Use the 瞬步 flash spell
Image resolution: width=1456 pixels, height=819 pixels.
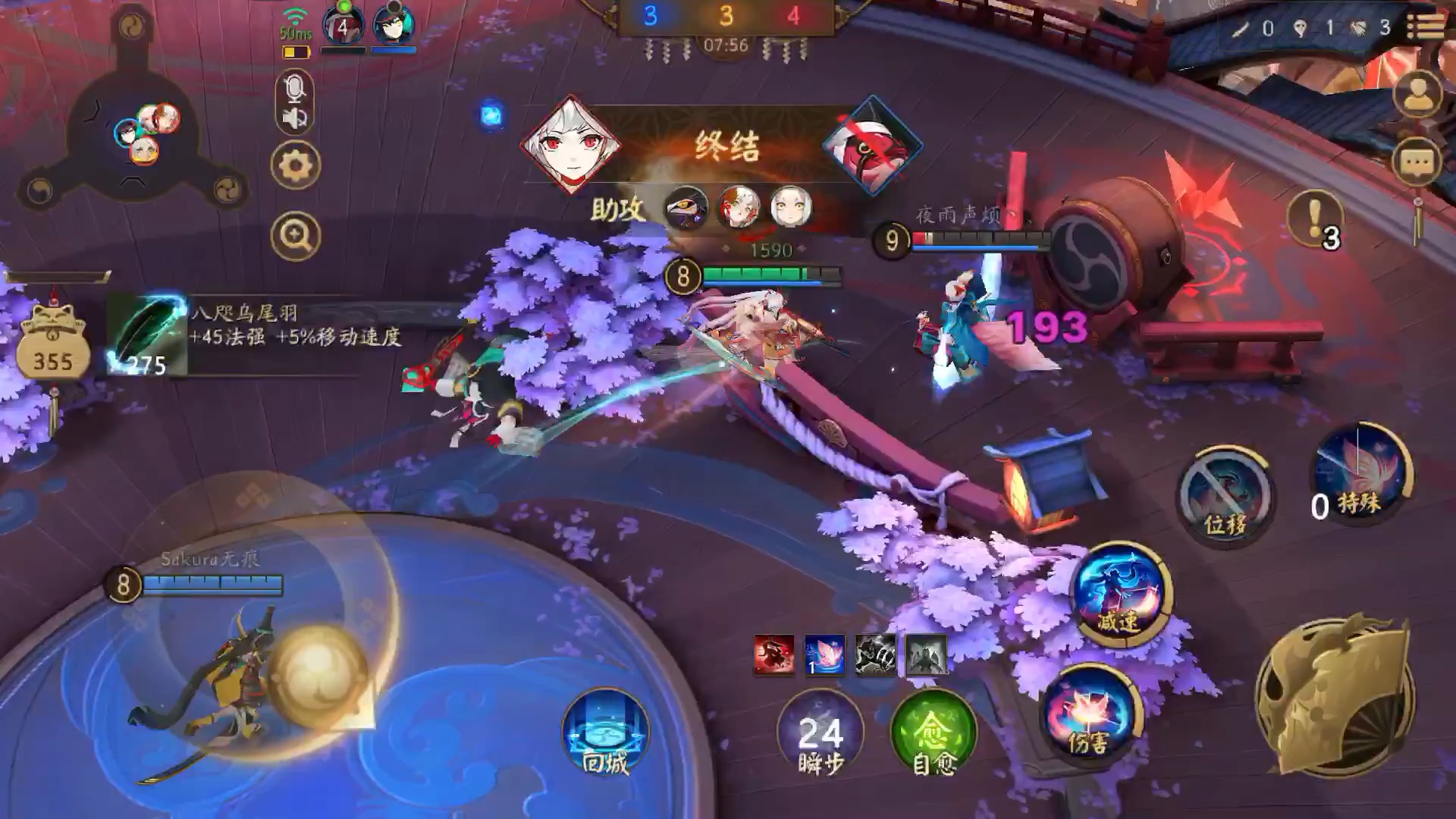[x=821, y=733]
